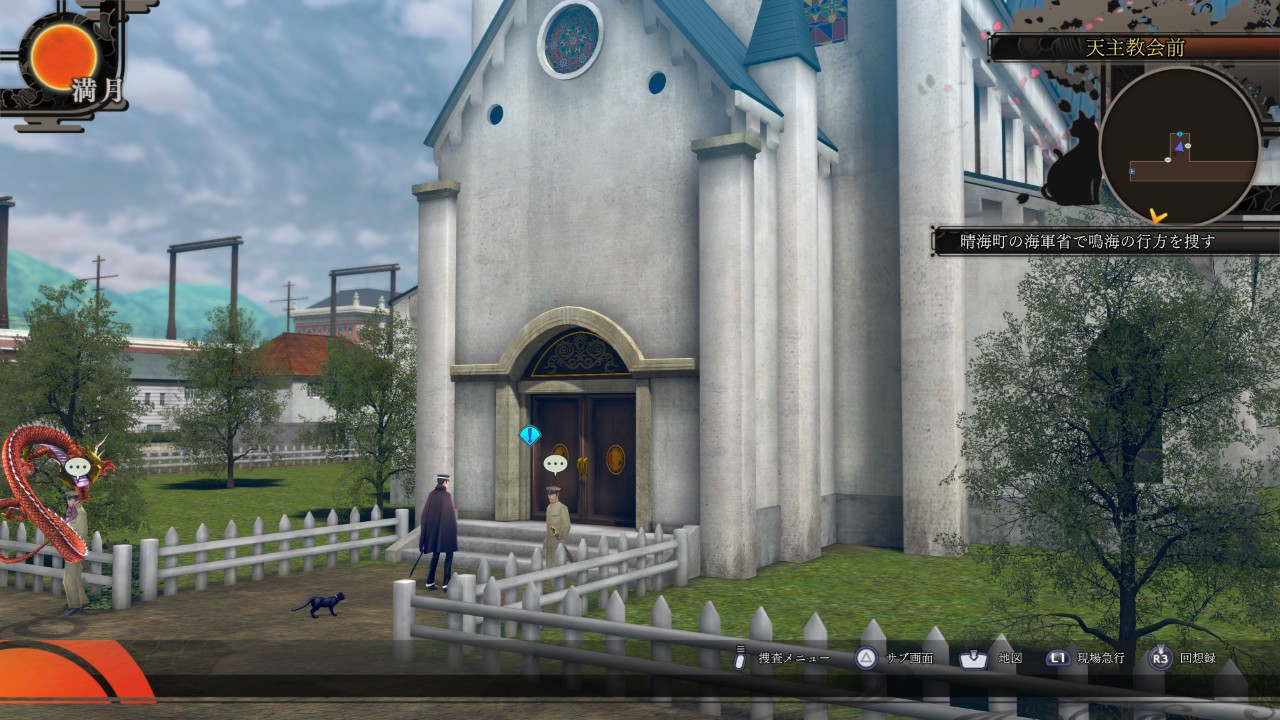Click the blue exclamation marker at the church door

pos(530,435)
